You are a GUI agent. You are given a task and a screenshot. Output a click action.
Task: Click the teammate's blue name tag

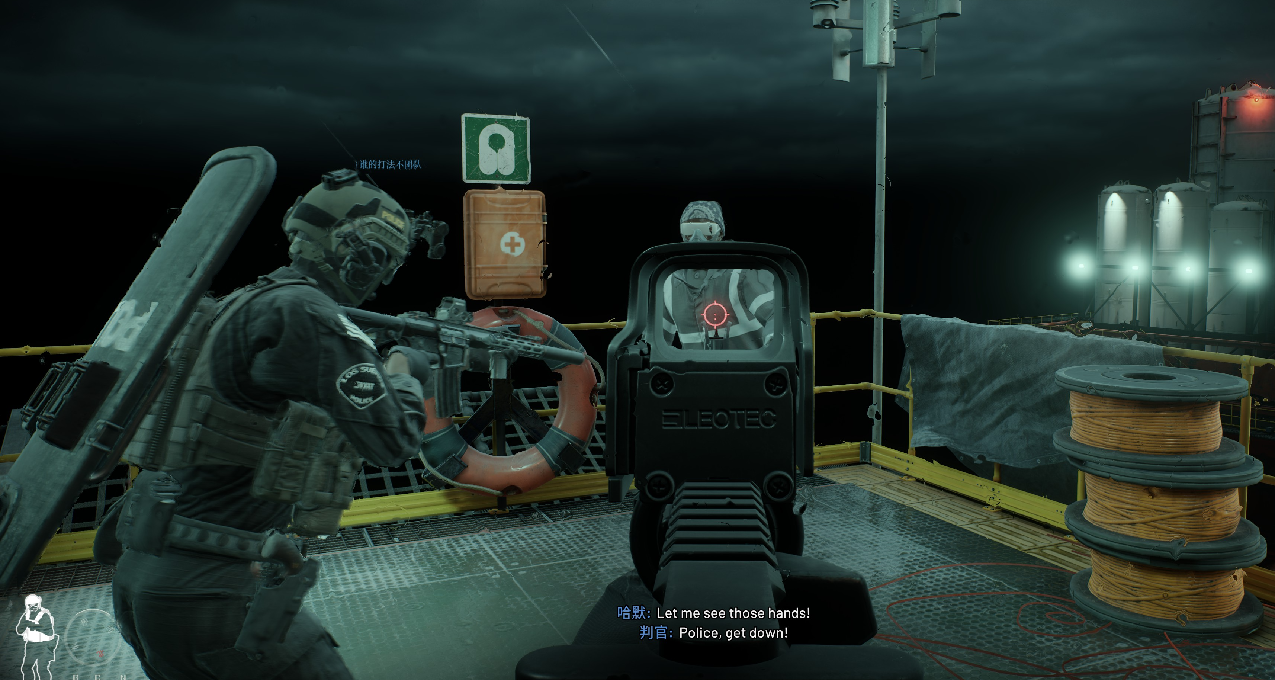pos(388,164)
